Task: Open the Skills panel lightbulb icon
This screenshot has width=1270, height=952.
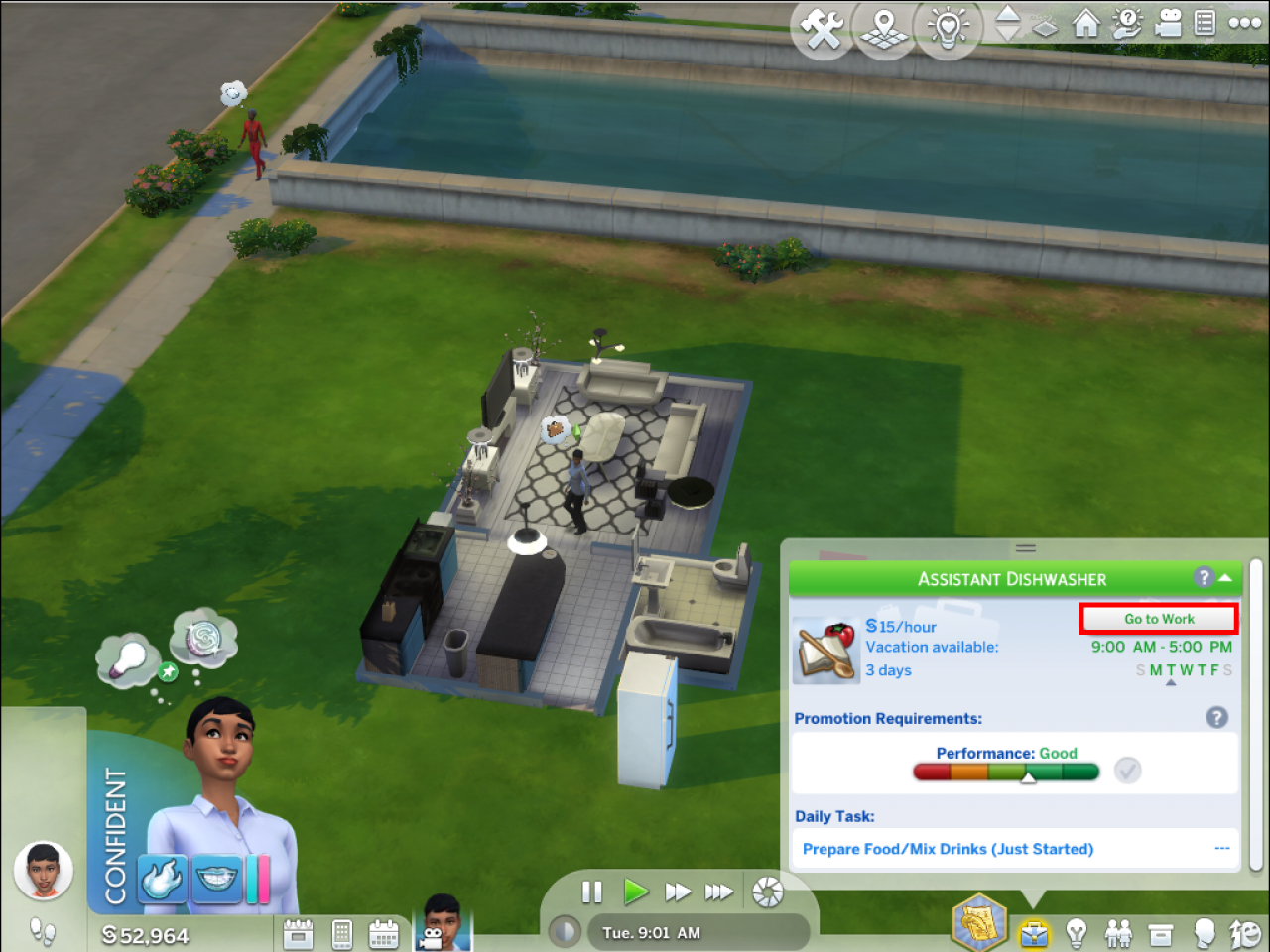Action: (x=1077, y=932)
